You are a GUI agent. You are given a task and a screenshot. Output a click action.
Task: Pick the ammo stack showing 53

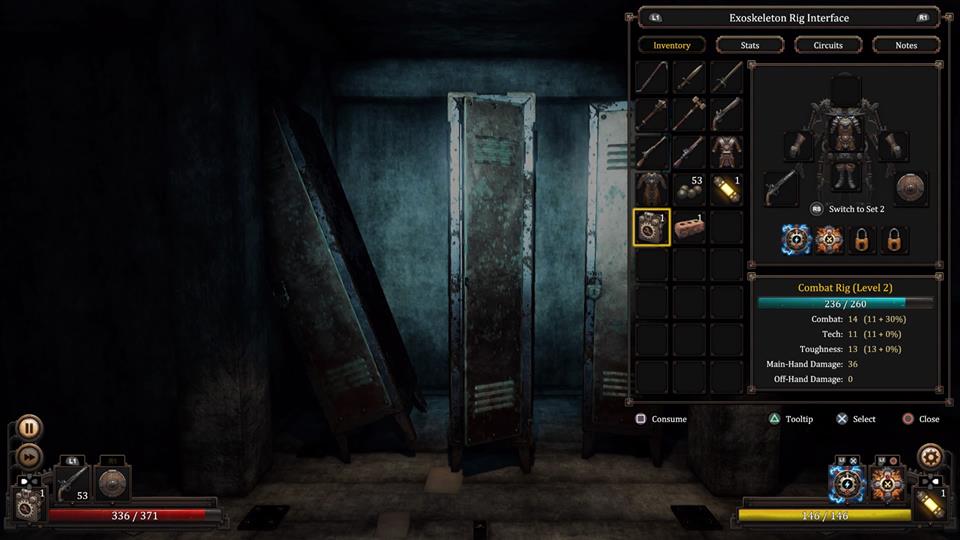(689, 189)
